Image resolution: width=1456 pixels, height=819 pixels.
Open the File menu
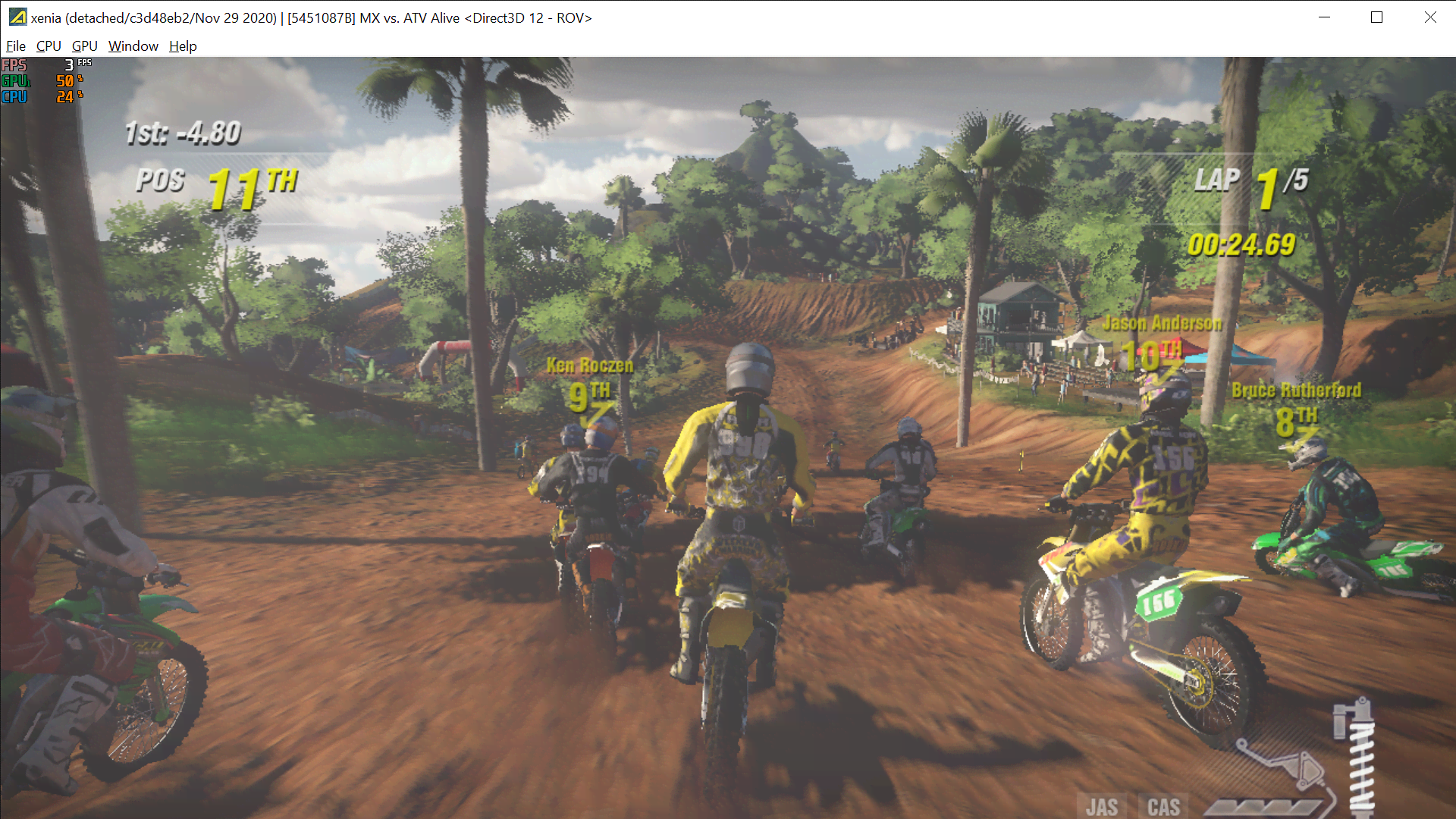pyautogui.click(x=15, y=46)
